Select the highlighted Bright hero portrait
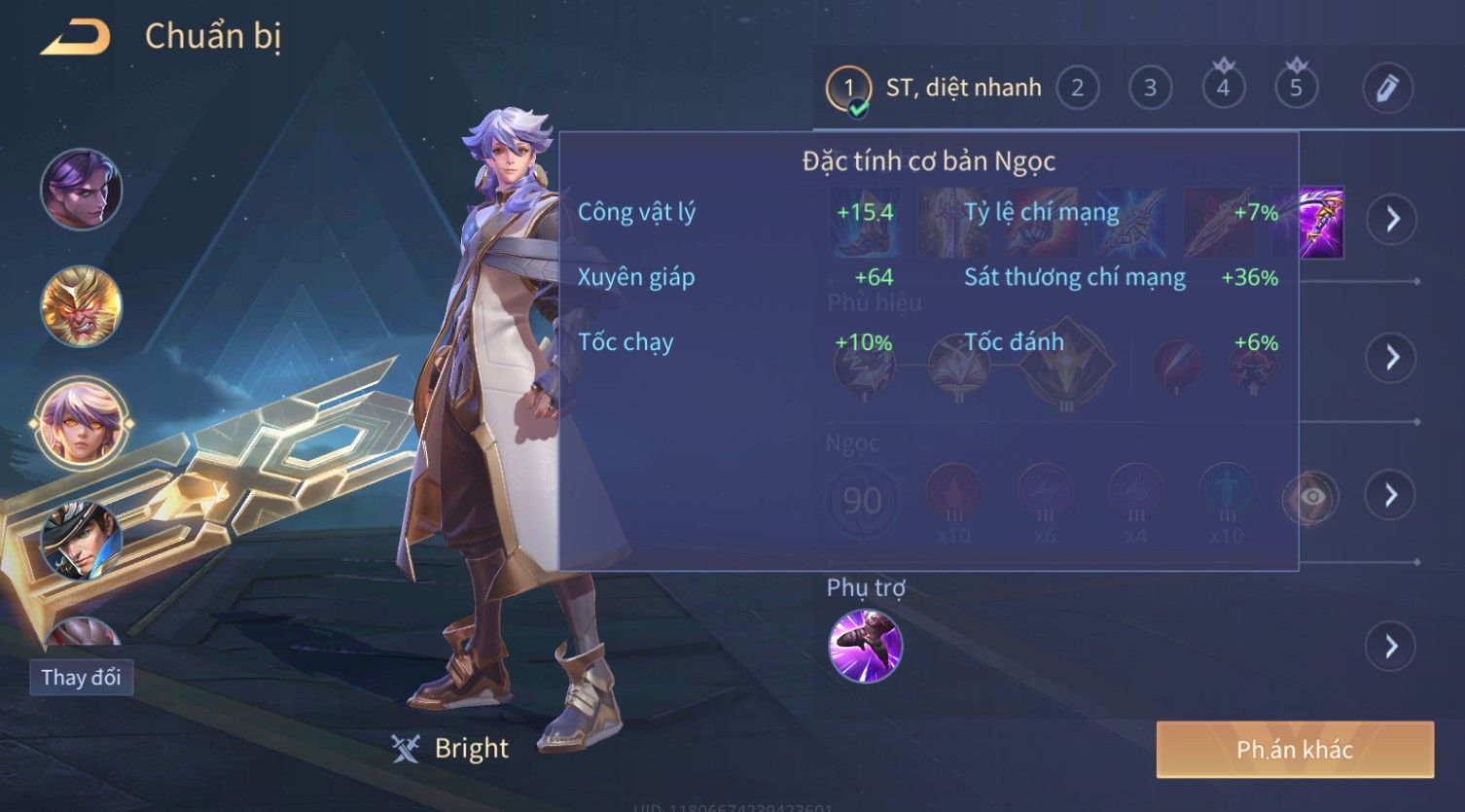The image size is (1465, 812). click(x=82, y=424)
